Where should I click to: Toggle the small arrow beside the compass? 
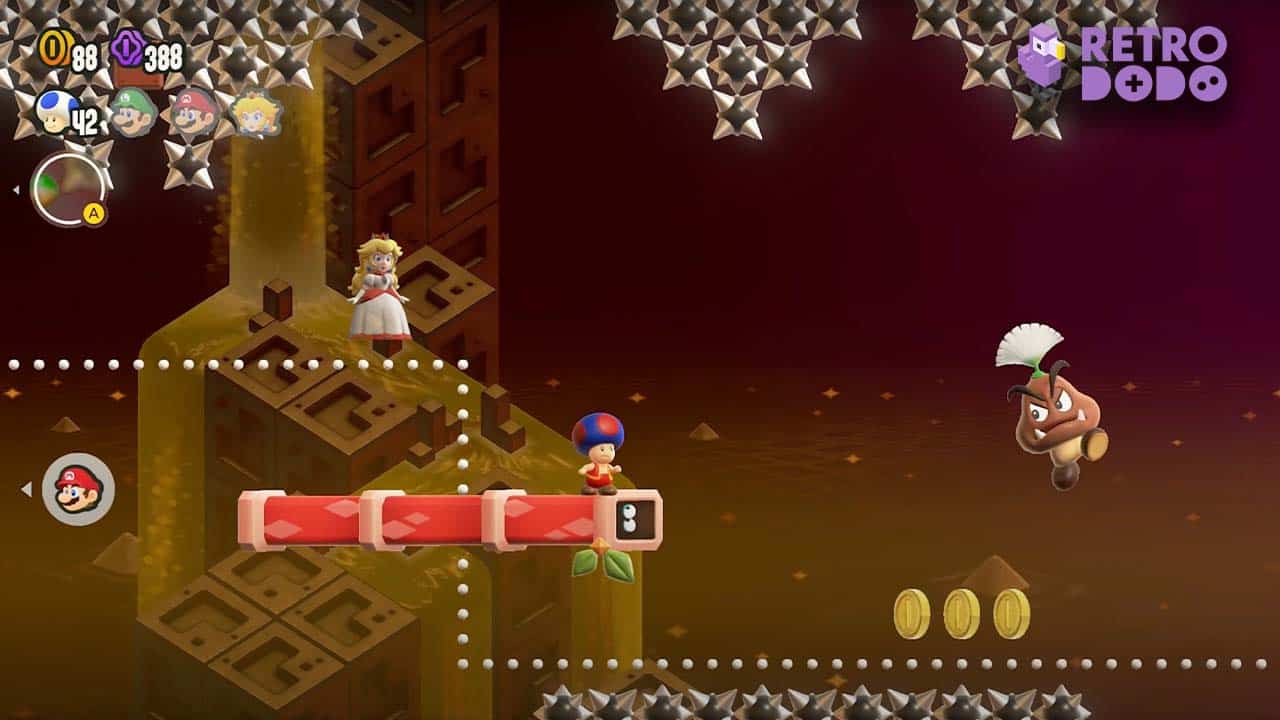click(x=16, y=188)
